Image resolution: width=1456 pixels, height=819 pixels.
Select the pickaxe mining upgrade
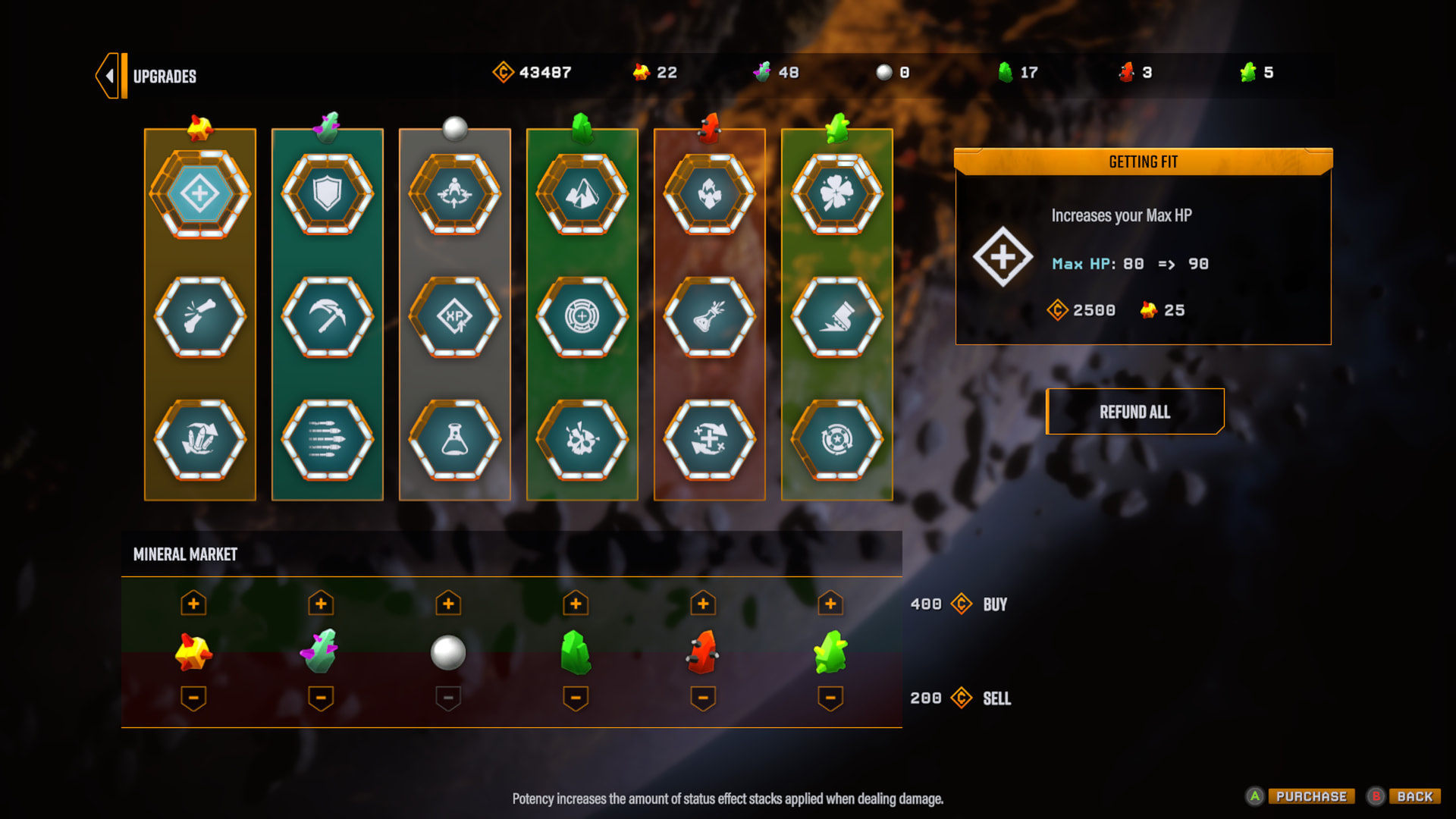tap(328, 316)
